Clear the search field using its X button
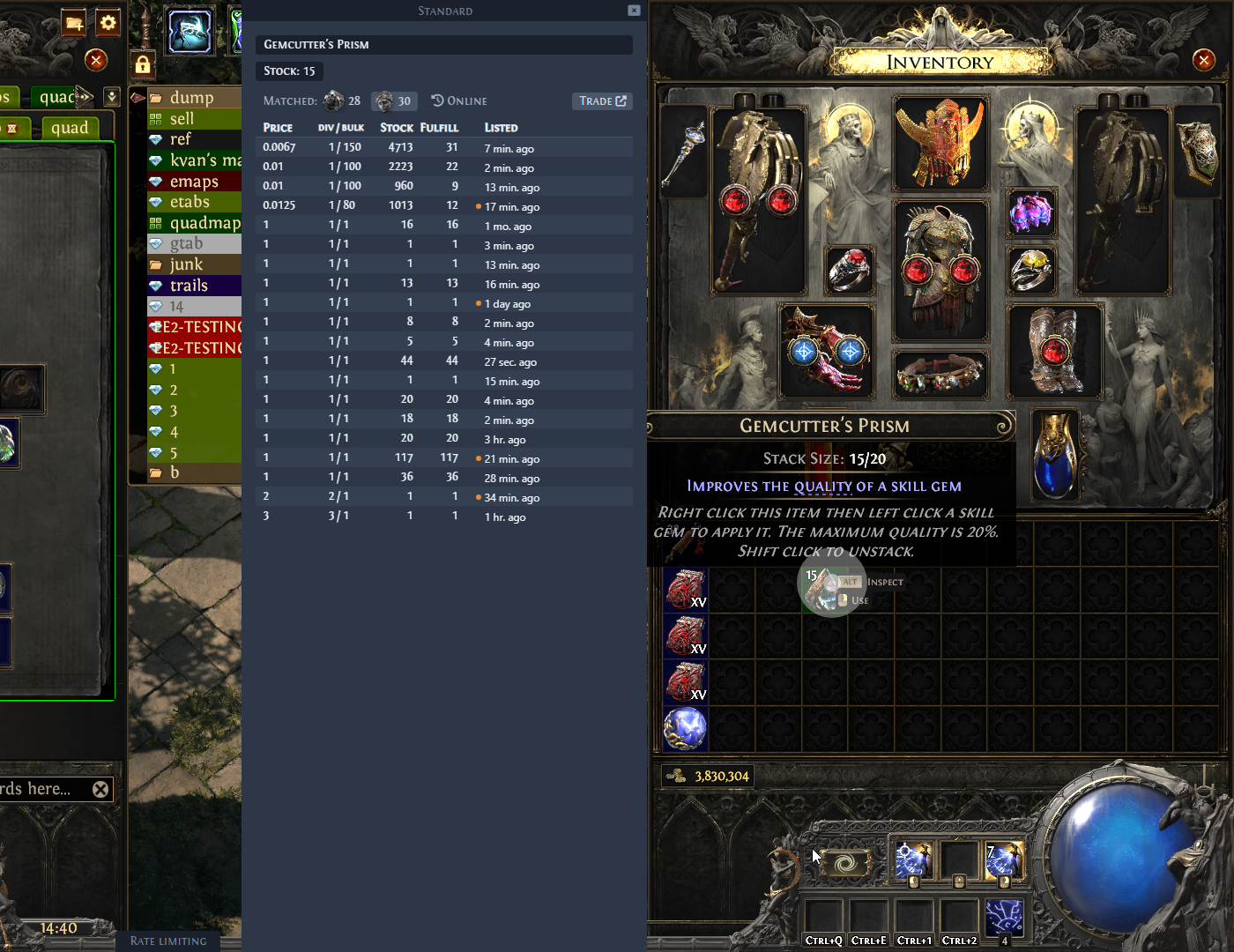 (100, 789)
